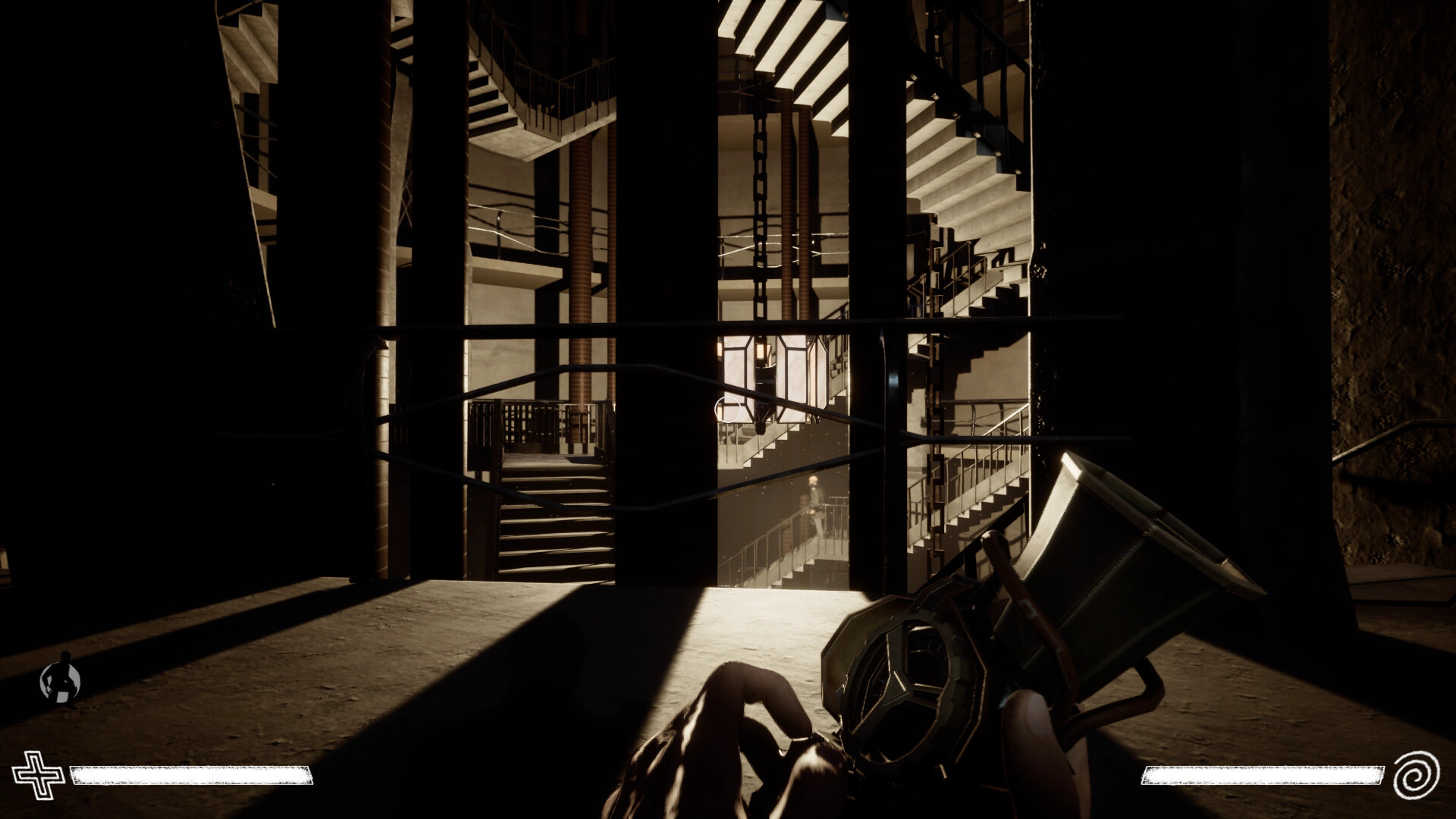Click the health cross icon

point(39,777)
